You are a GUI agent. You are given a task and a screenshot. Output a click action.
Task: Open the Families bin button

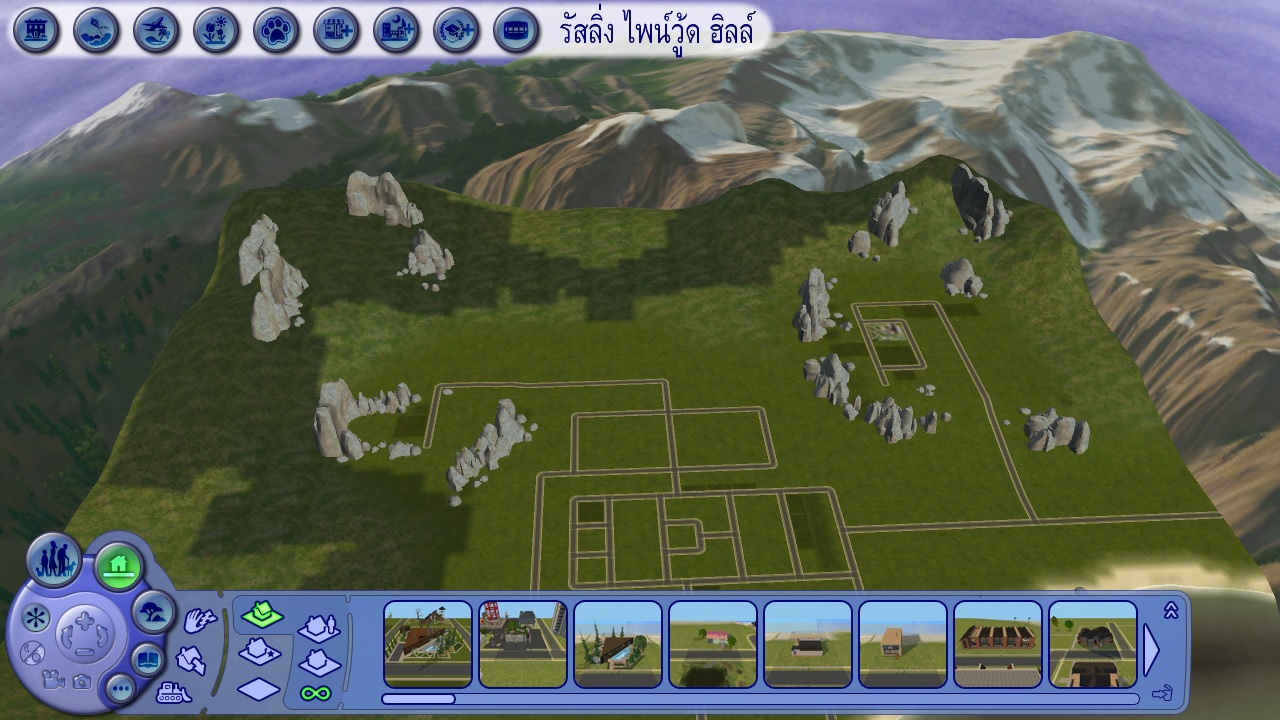tap(54, 560)
